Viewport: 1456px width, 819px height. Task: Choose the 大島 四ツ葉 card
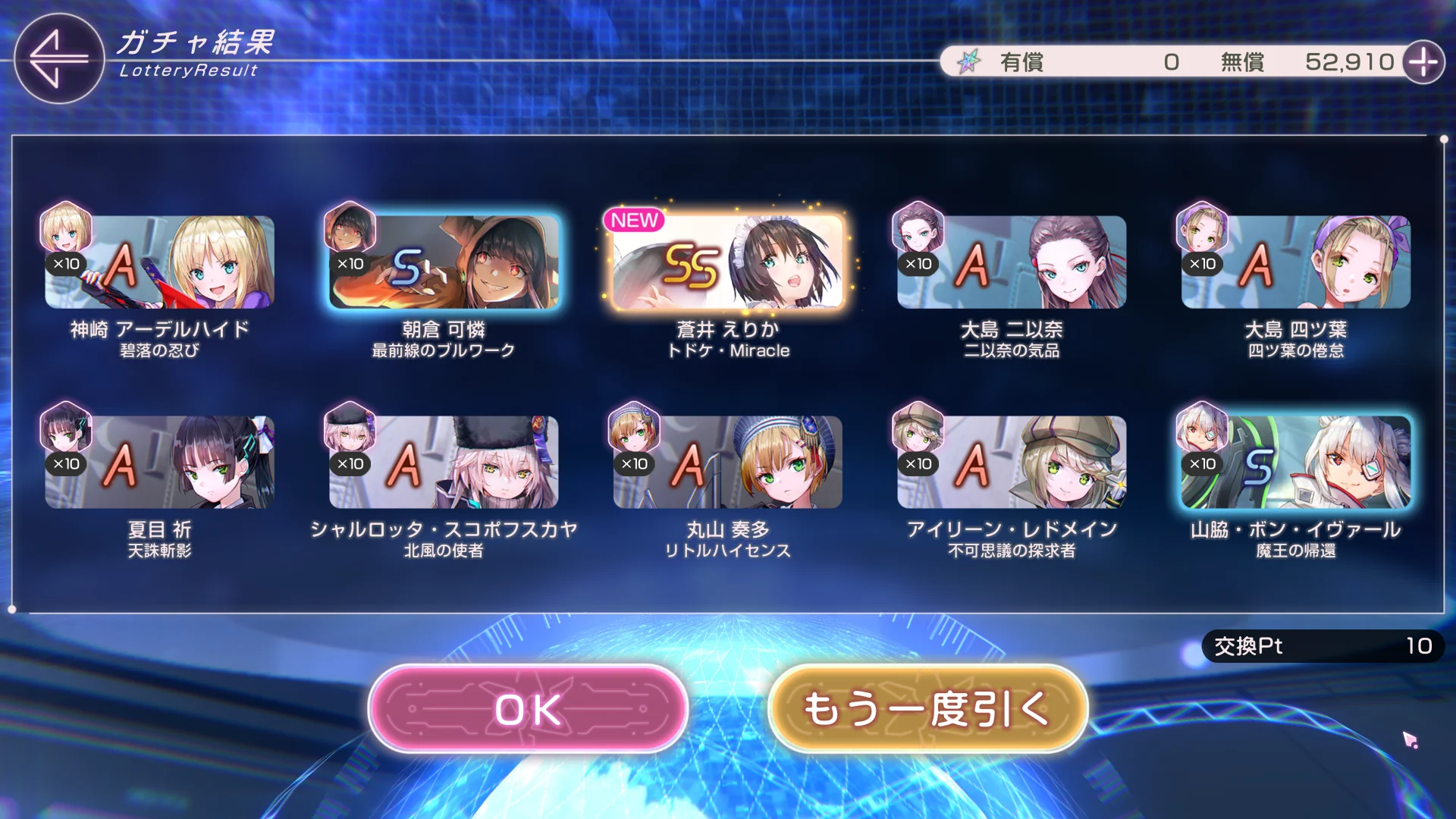pyautogui.click(x=1295, y=262)
